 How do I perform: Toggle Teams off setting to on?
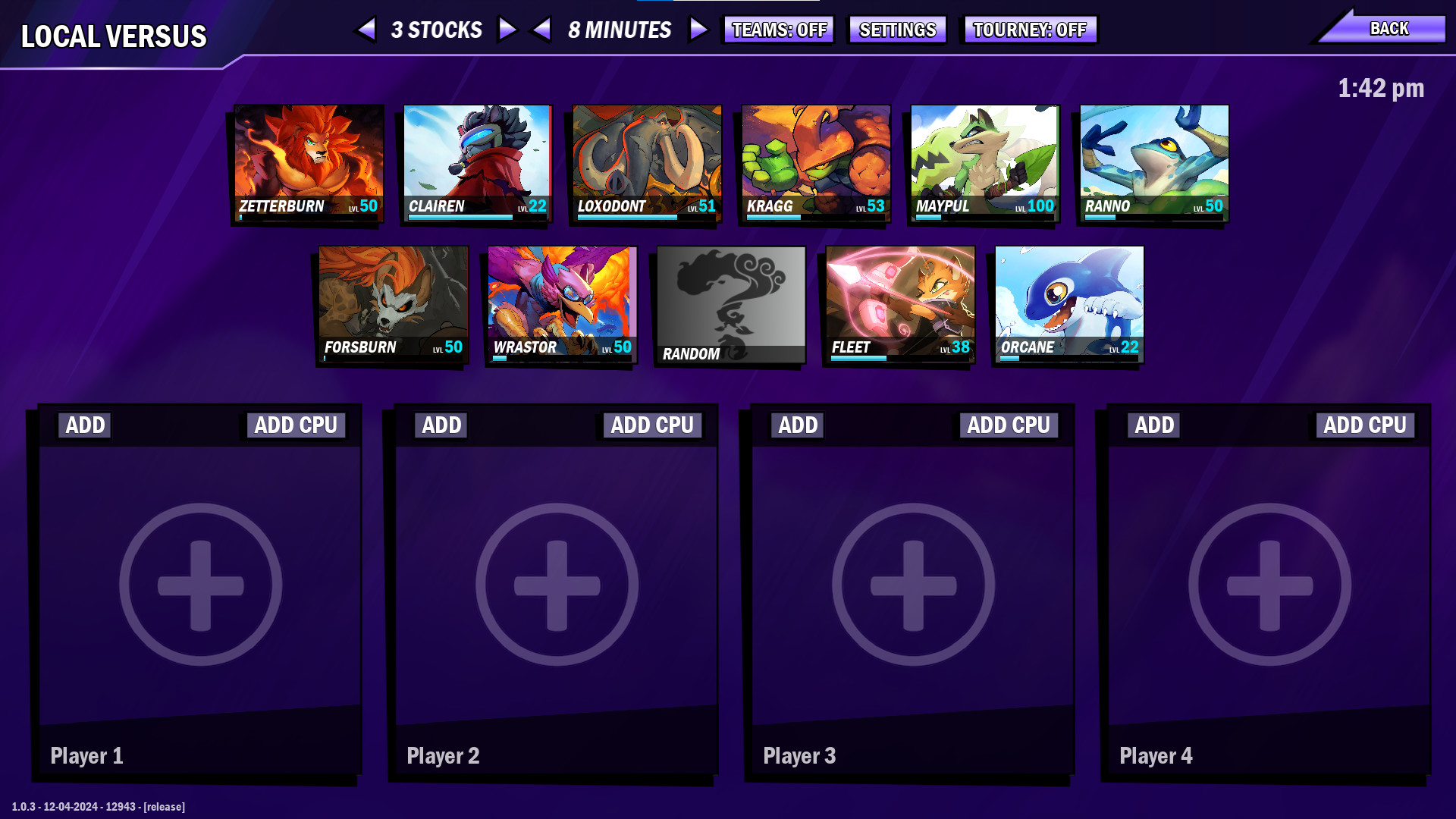pos(778,30)
